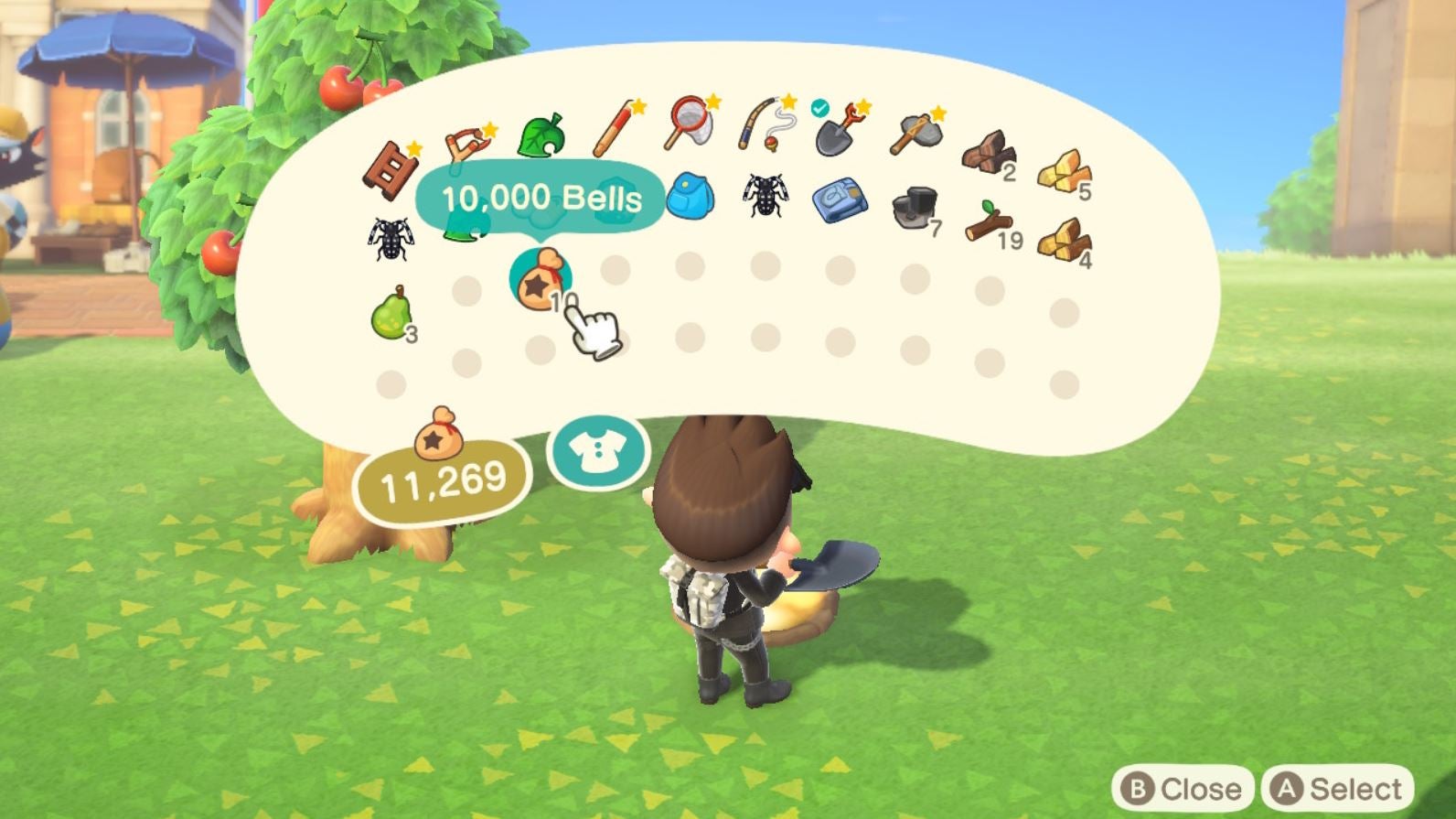Select the fishing rod

(x=761, y=124)
